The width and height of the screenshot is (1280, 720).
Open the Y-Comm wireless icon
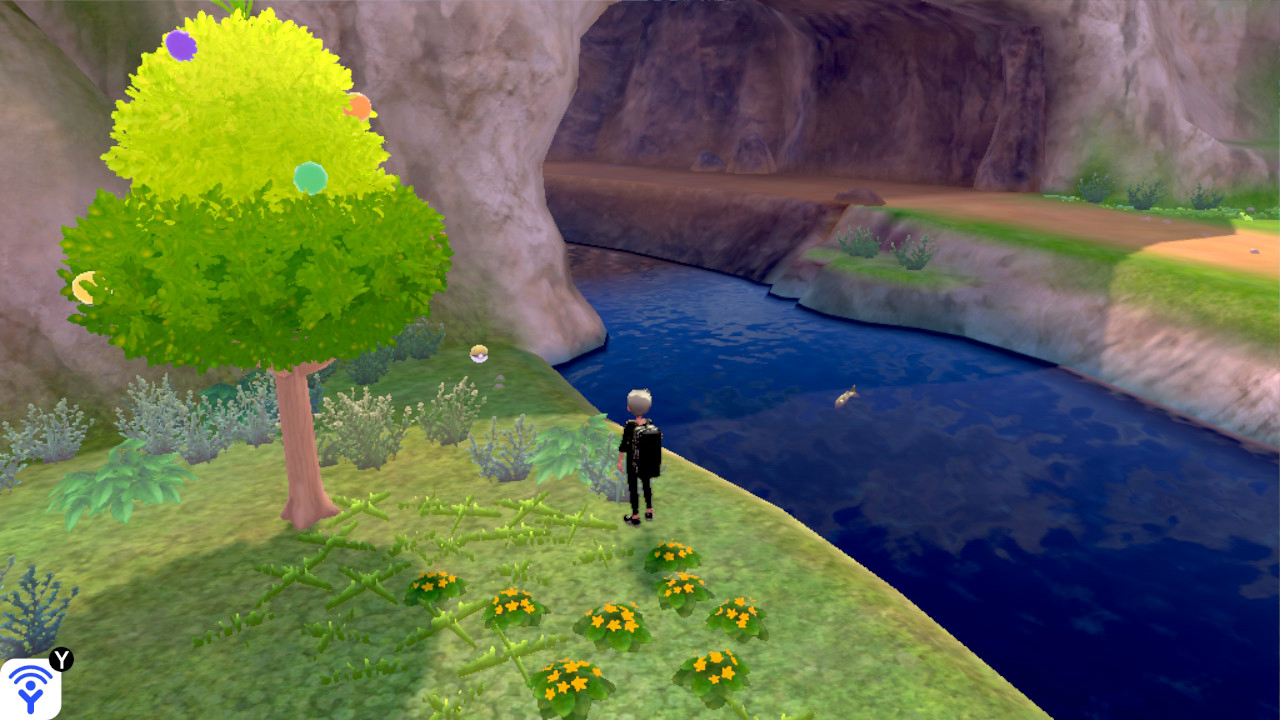point(31,689)
